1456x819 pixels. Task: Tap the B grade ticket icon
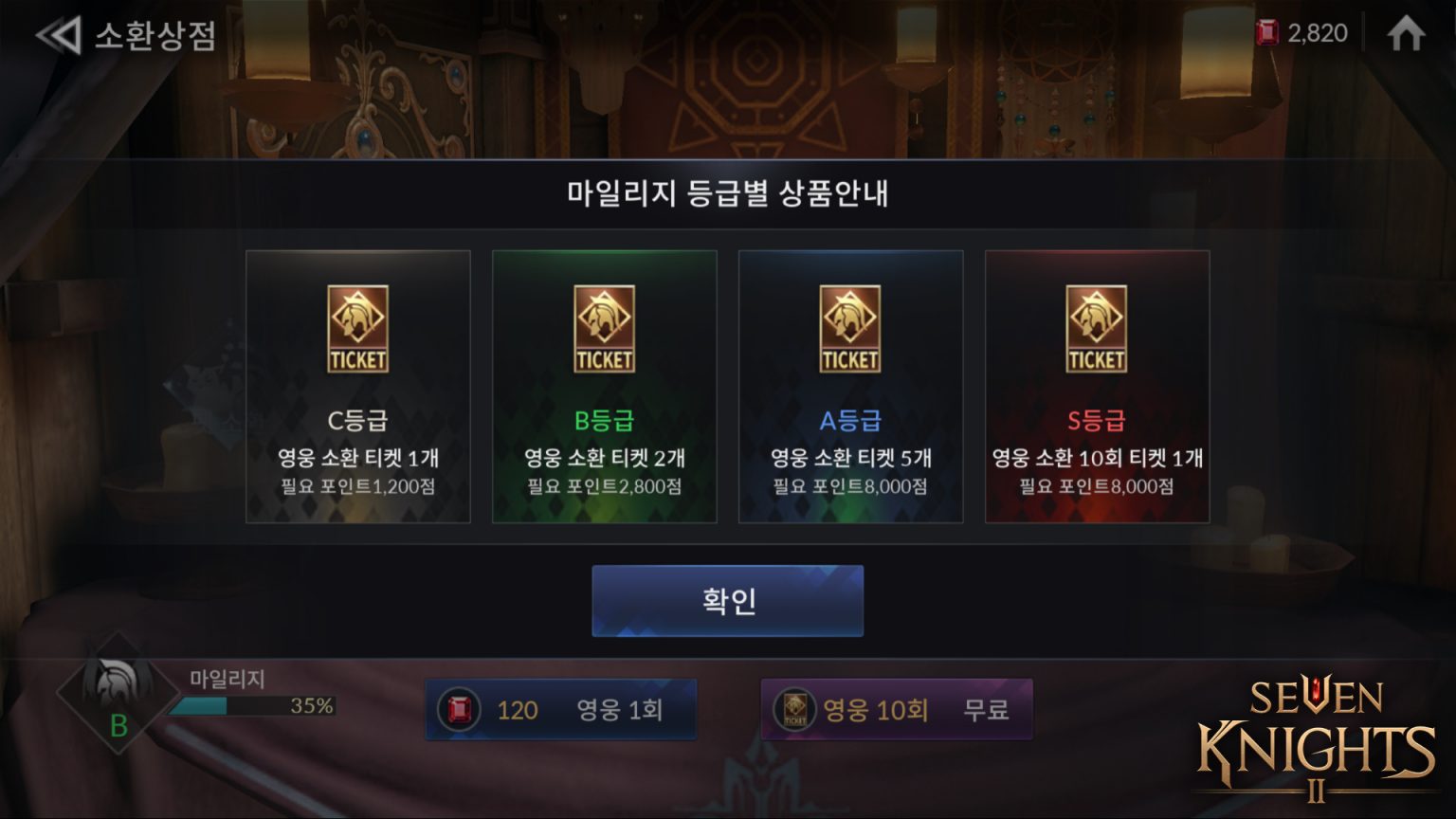pos(604,329)
